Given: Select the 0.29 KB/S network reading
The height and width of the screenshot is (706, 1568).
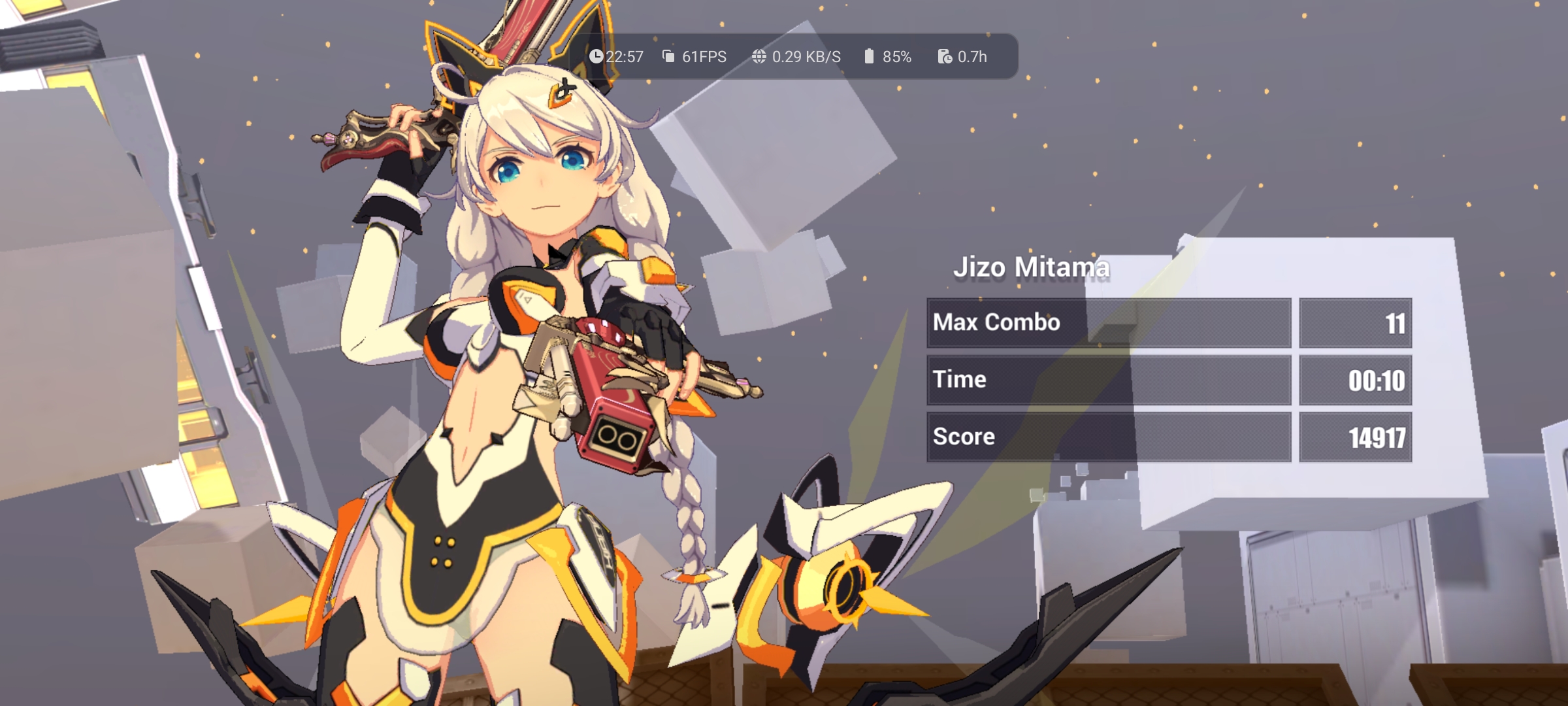Looking at the screenshot, I should tap(808, 57).
